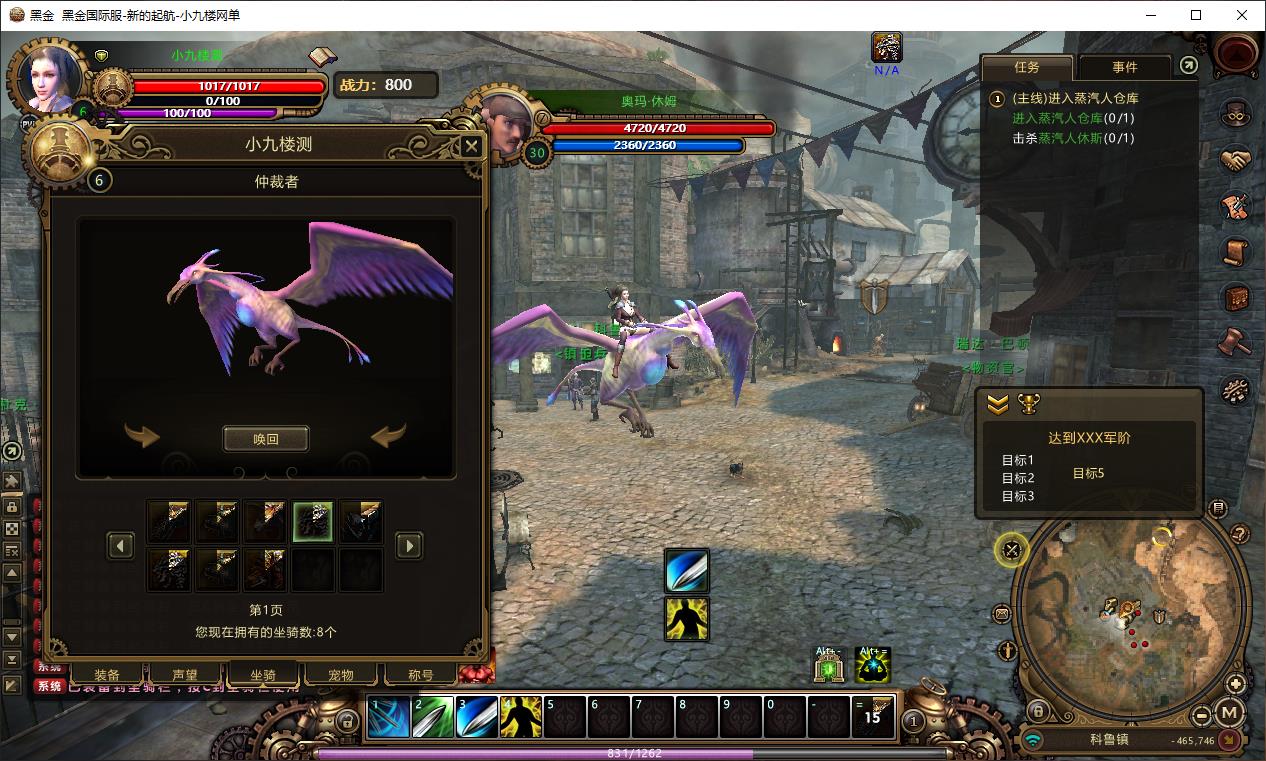The image size is (1266, 761).
Task: Open the mail envelope icon beside minimap
Action: pyautogui.click(x=1002, y=614)
